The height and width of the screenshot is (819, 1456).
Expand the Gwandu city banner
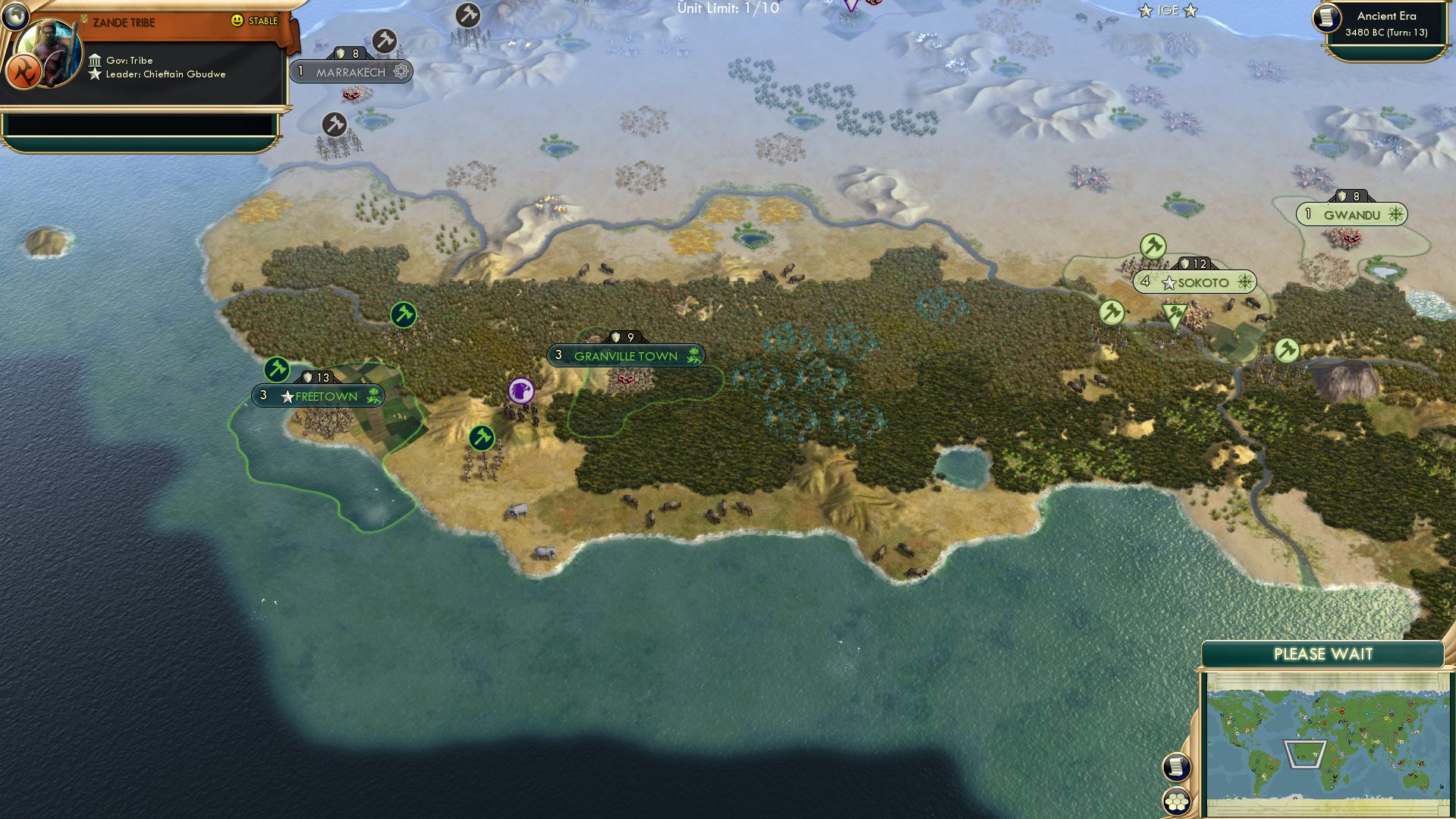(1352, 215)
